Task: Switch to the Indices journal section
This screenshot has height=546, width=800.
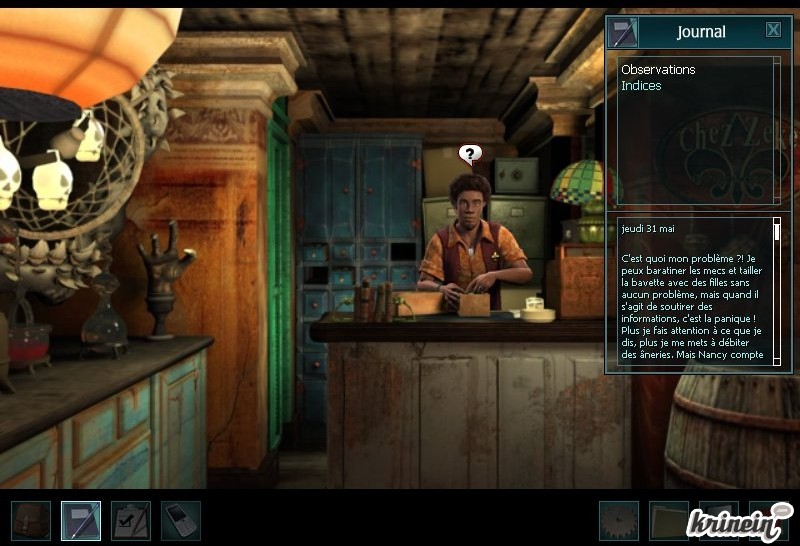Action: 641,86
